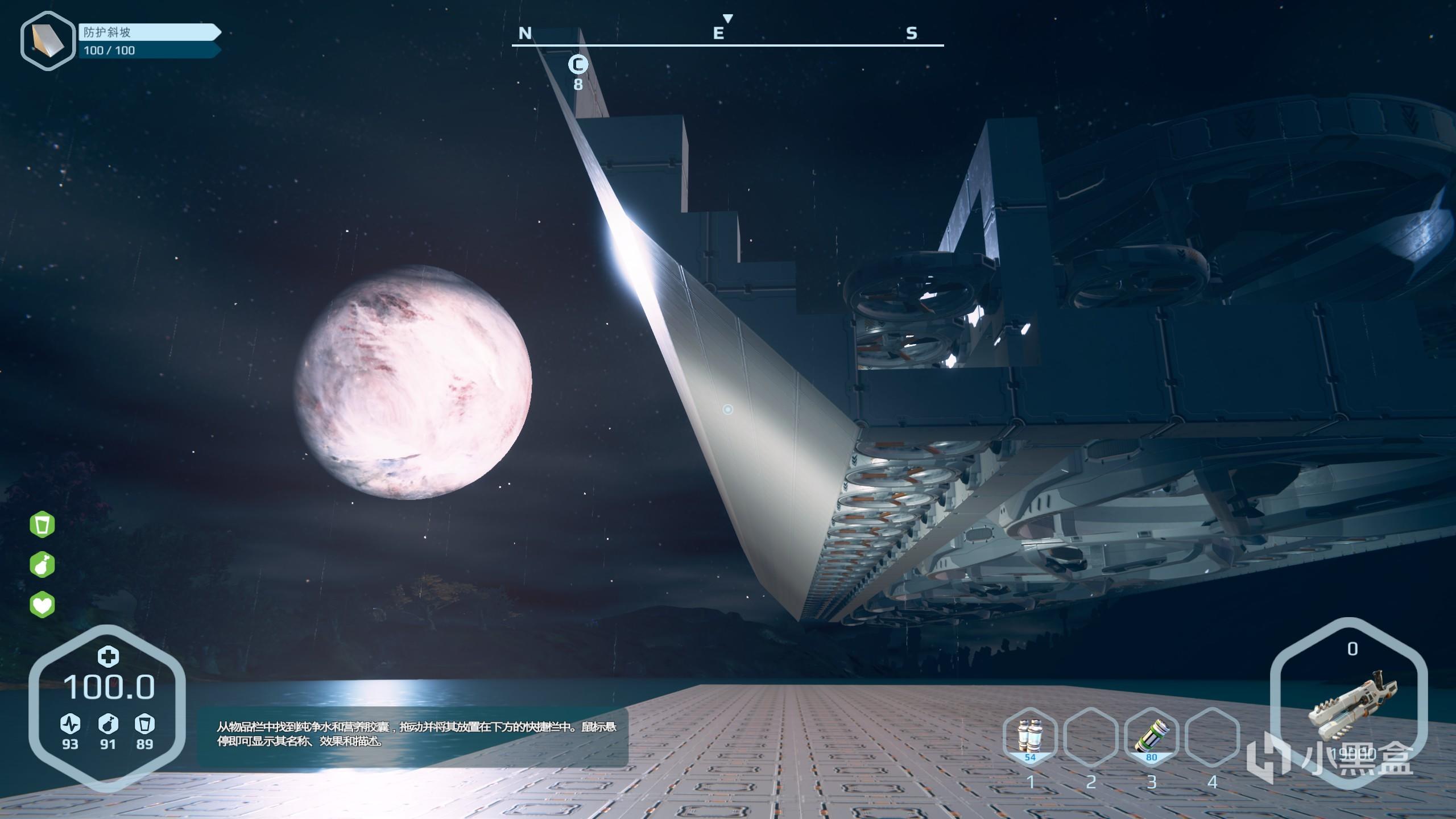Viewport: 1456px width, 819px height.
Task: Click the compass waypoint marker
Action: coord(578,65)
